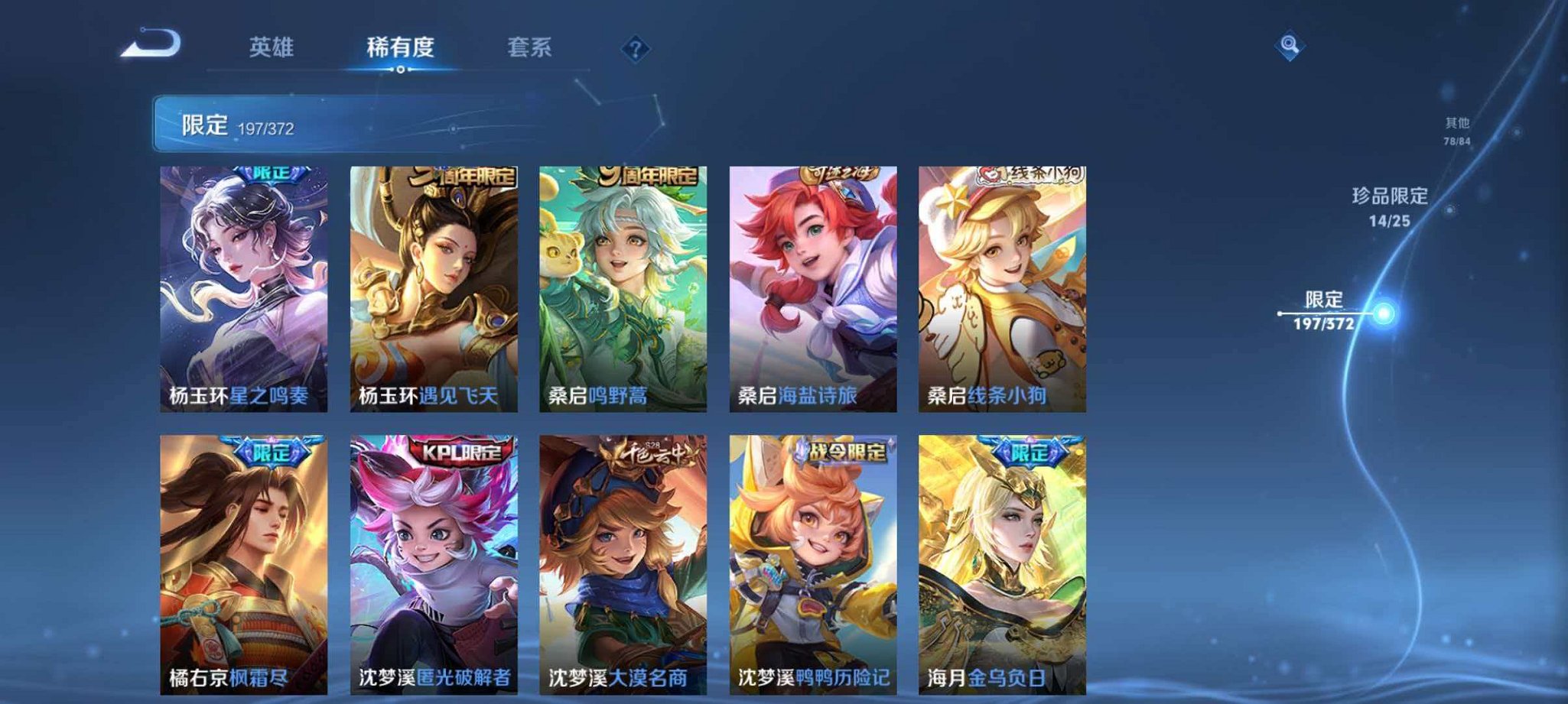1568x704 pixels.
Task: Open the search magnifier icon top right
Action: 1289,46
